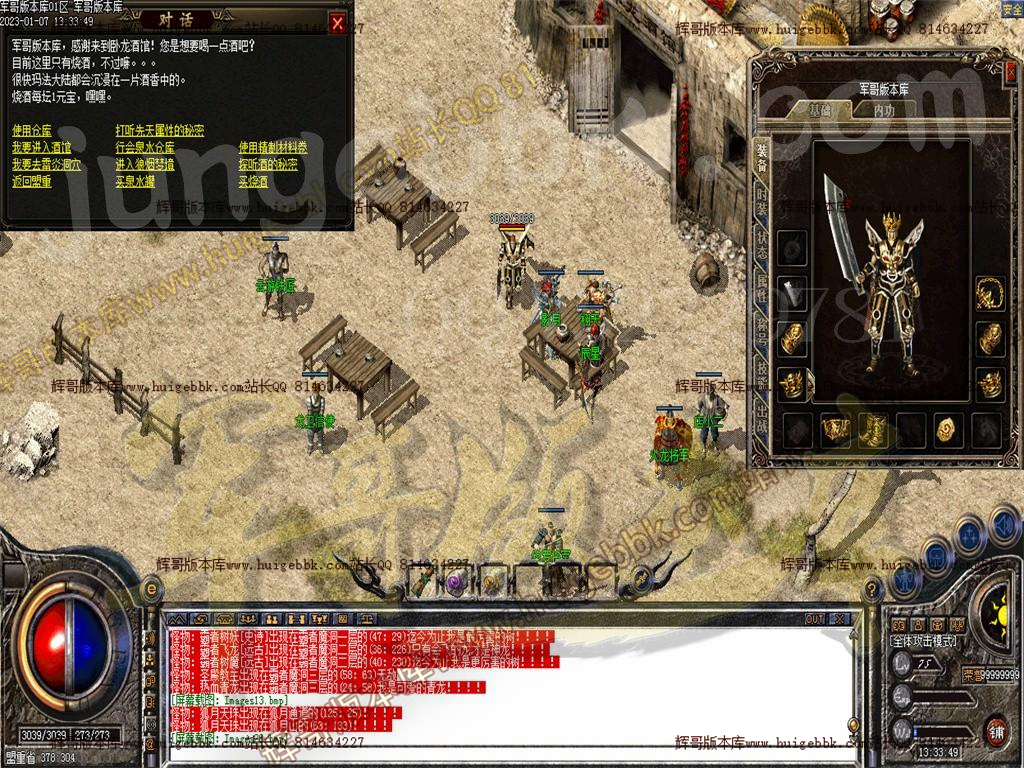Click the 返回盟重 link
Screen dimensions: 1024x768
(x=32, y=182)
